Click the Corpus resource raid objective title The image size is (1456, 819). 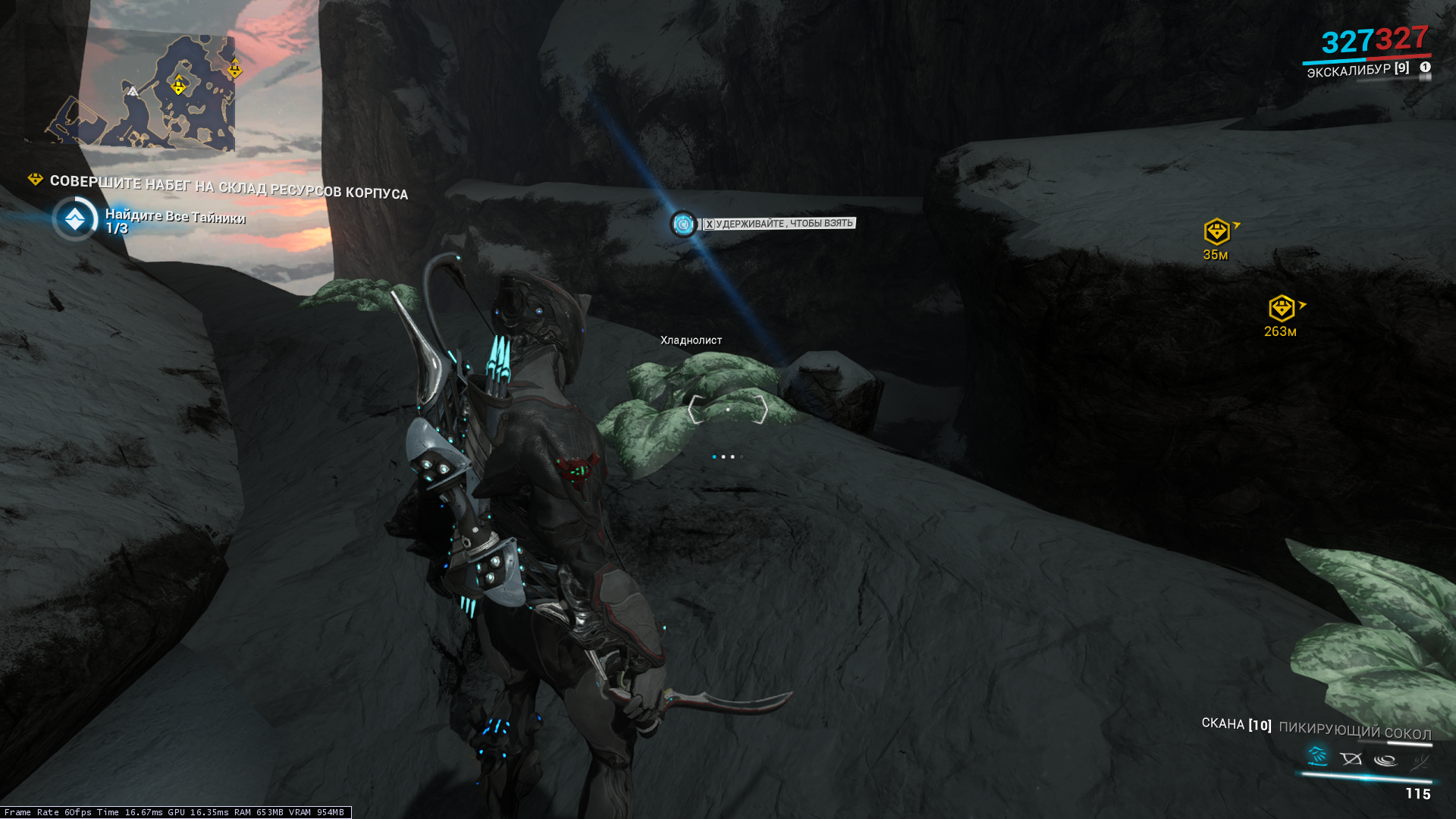coord(228,187)
